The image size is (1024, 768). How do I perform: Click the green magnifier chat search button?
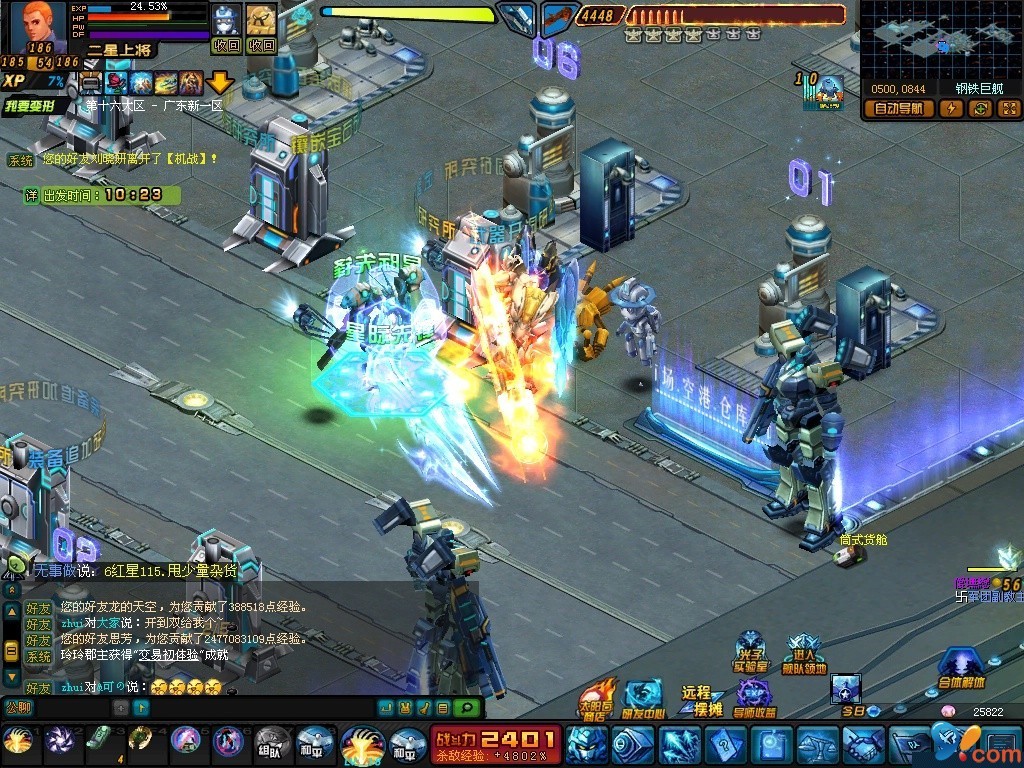point(465,708)
